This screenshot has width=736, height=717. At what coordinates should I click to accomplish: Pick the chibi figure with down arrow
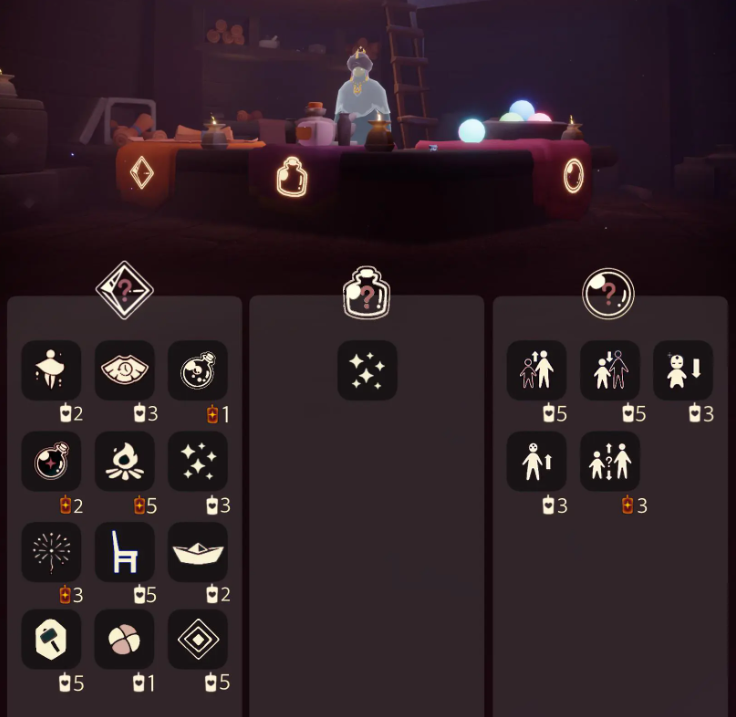click(683, 371)
